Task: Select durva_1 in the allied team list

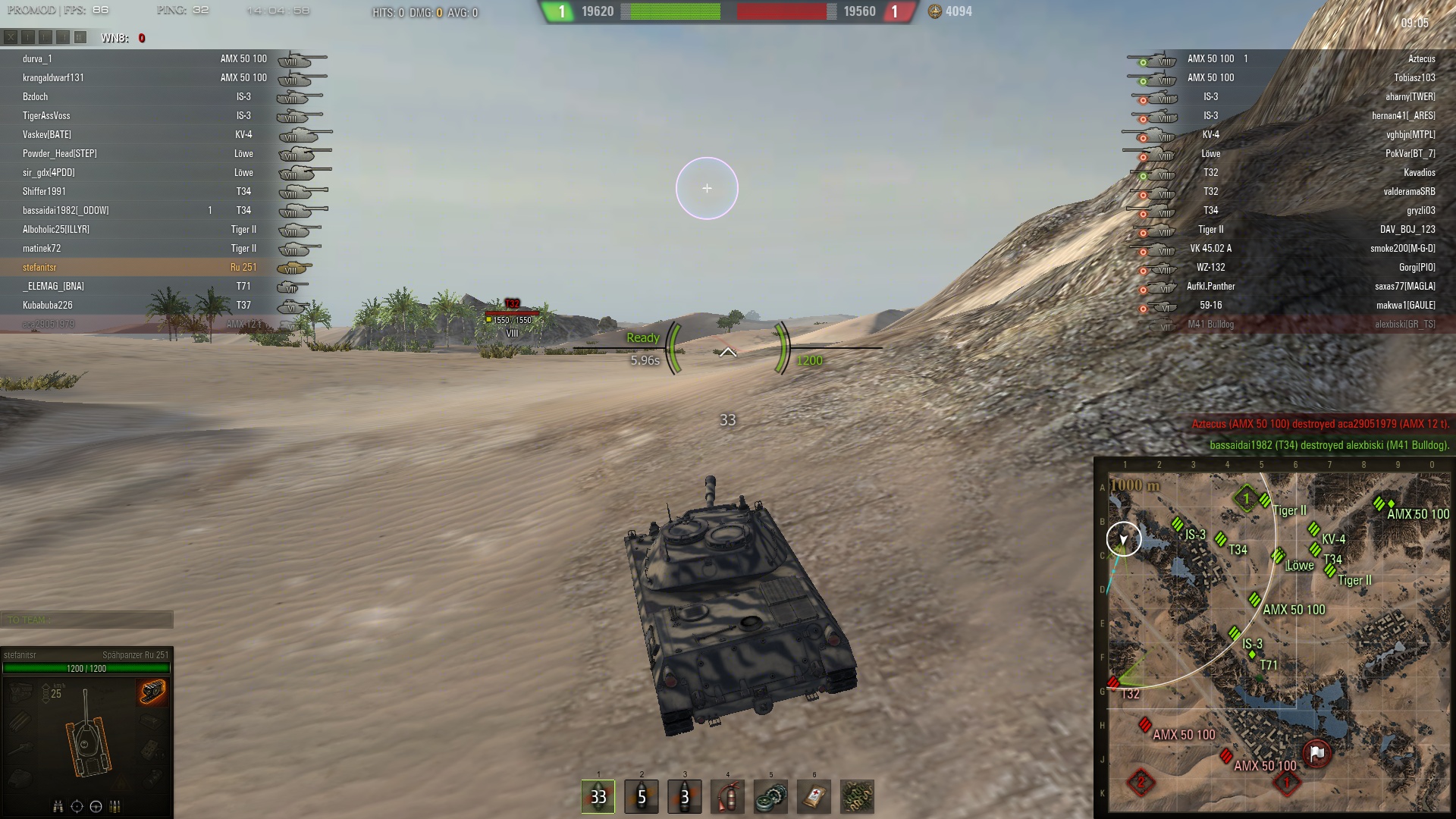Action: 38,58
